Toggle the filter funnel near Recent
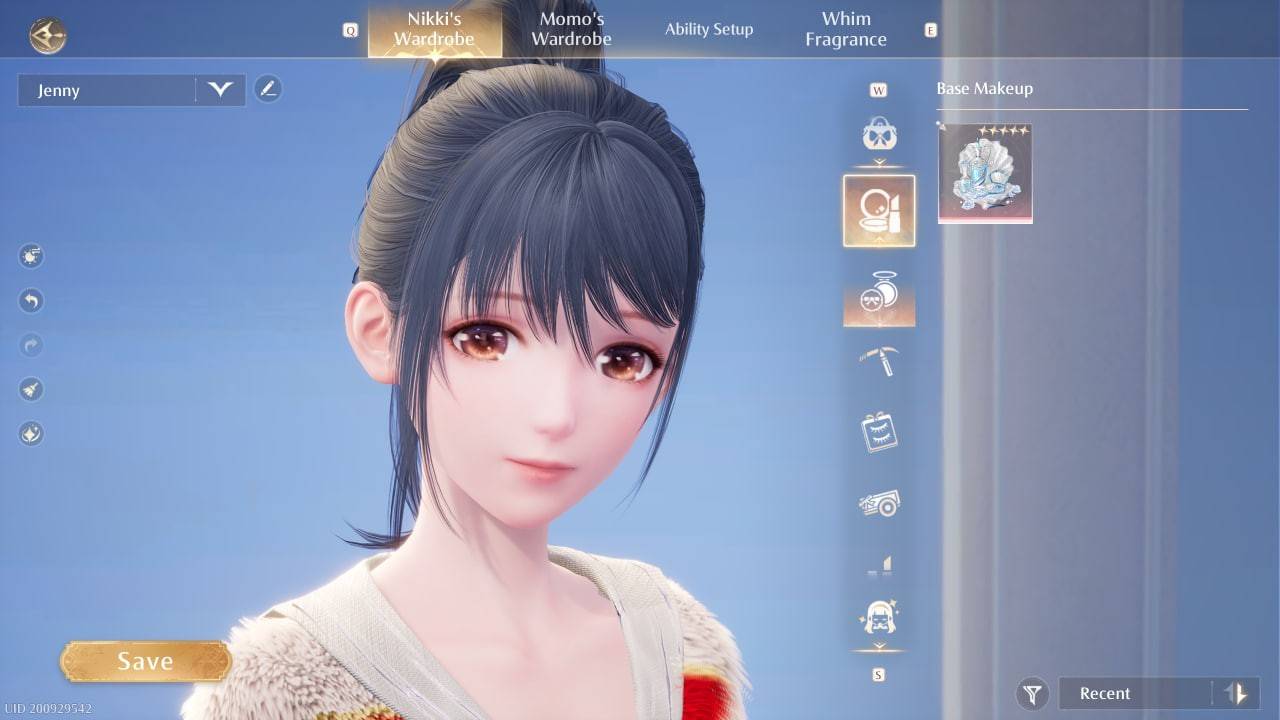 pos(1032,693)
